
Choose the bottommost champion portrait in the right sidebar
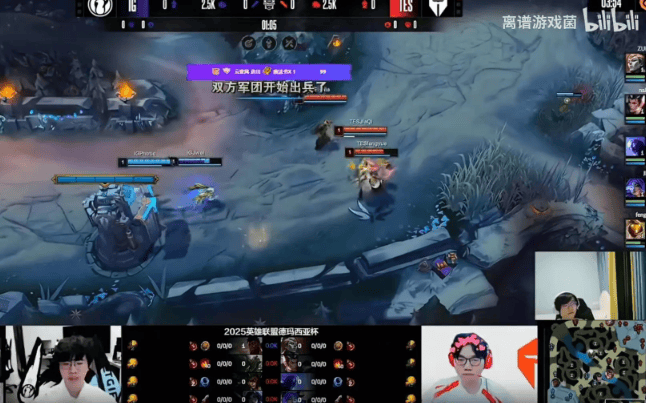click(x=636, y=230)
